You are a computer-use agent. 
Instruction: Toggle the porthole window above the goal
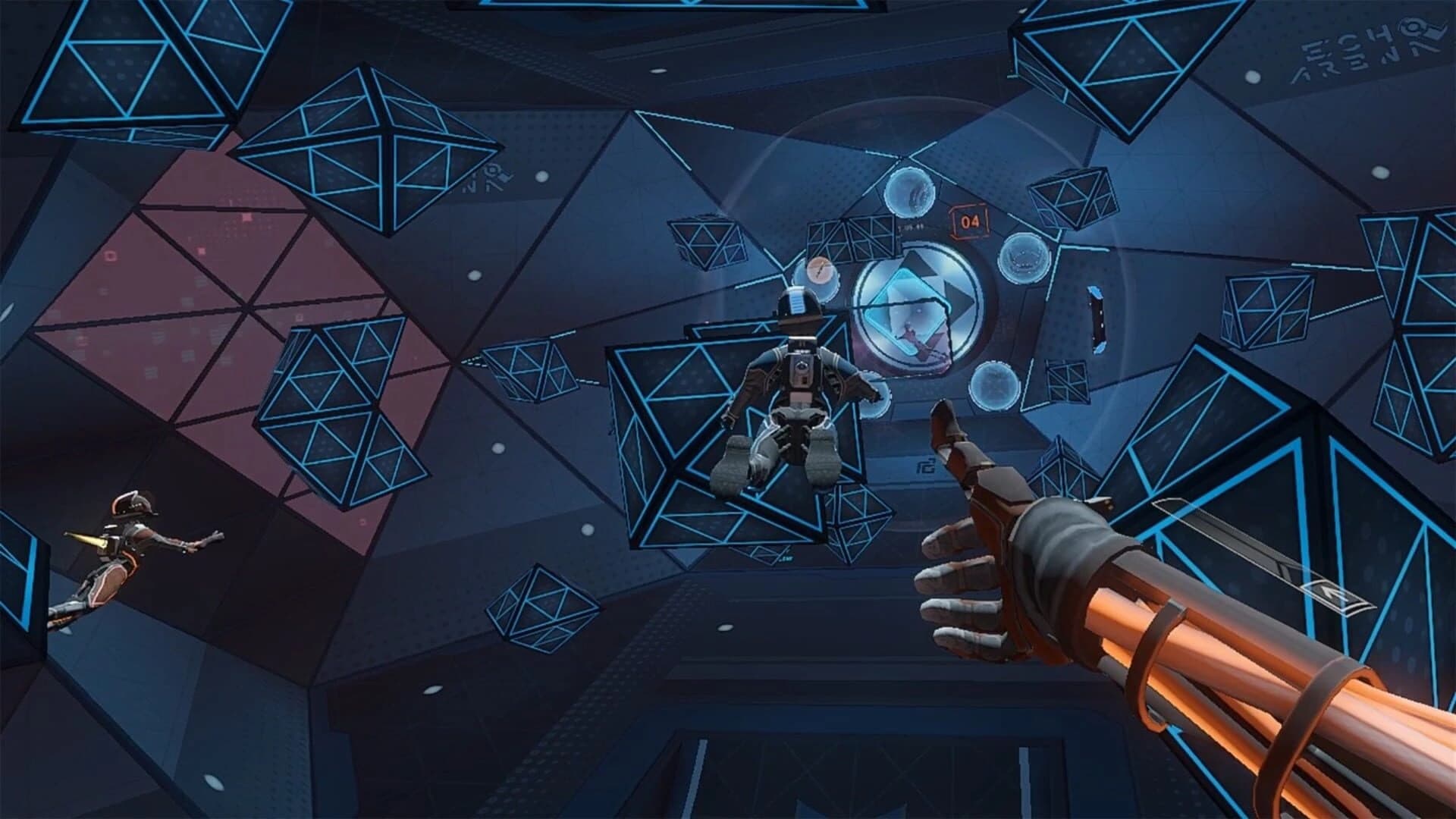coord(910,193)
